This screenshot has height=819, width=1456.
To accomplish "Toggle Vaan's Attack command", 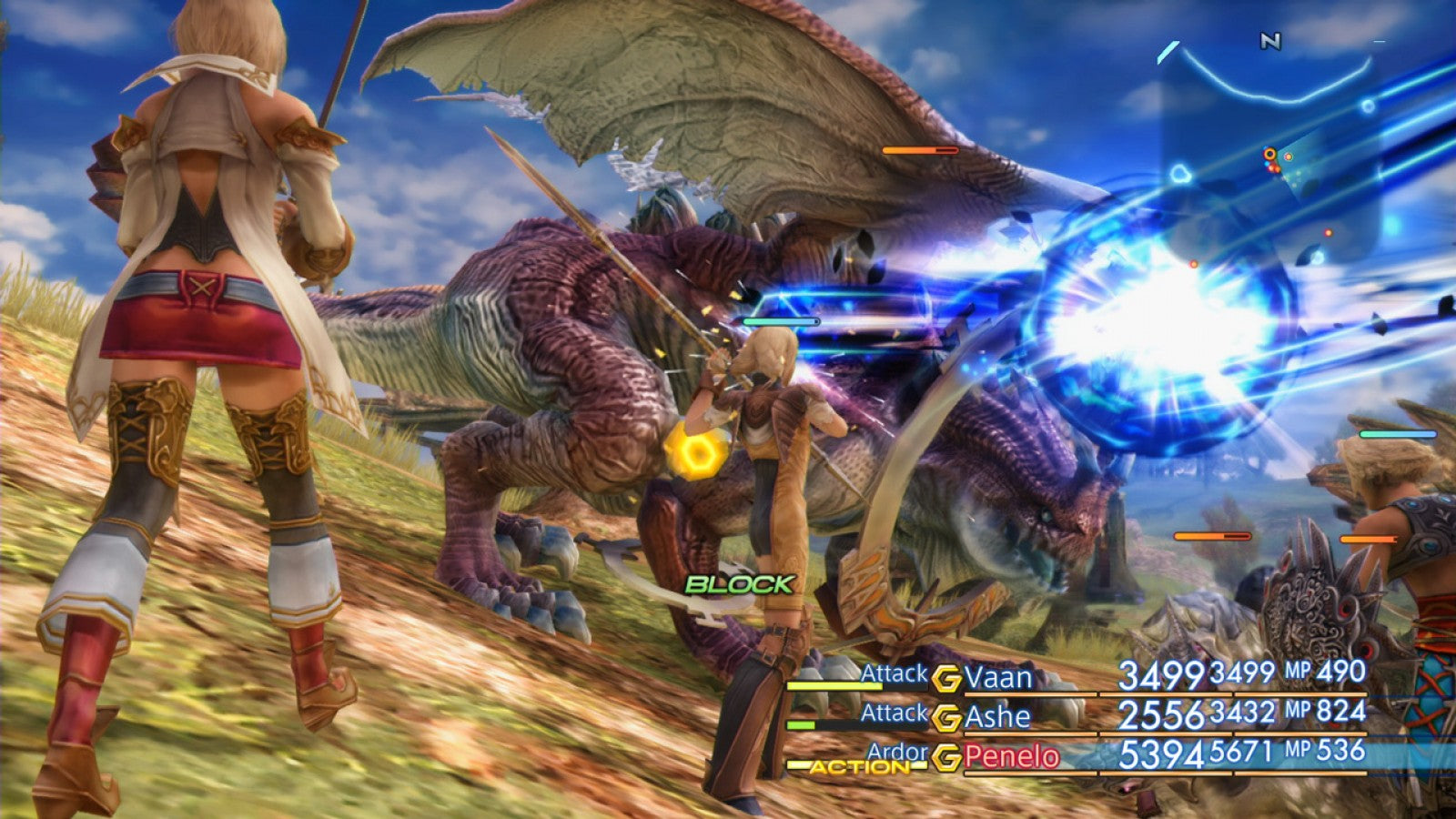I will click(894, 674).
